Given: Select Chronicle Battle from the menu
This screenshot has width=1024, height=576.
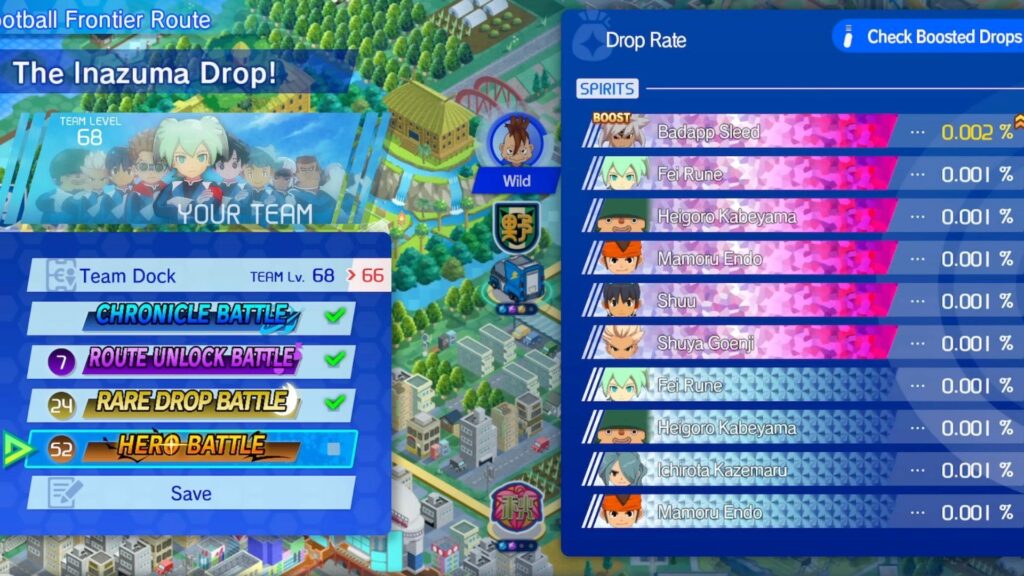Looking at the screenshot, I should coord(193,318).
